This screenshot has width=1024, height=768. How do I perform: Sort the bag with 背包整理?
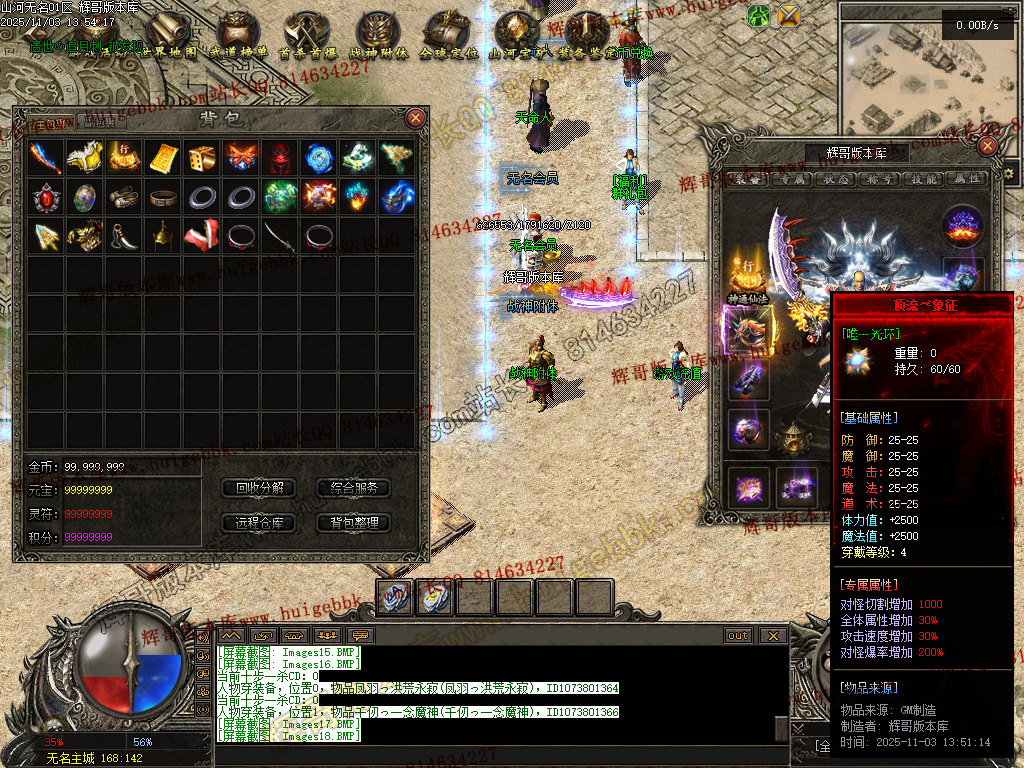point(353,522)
